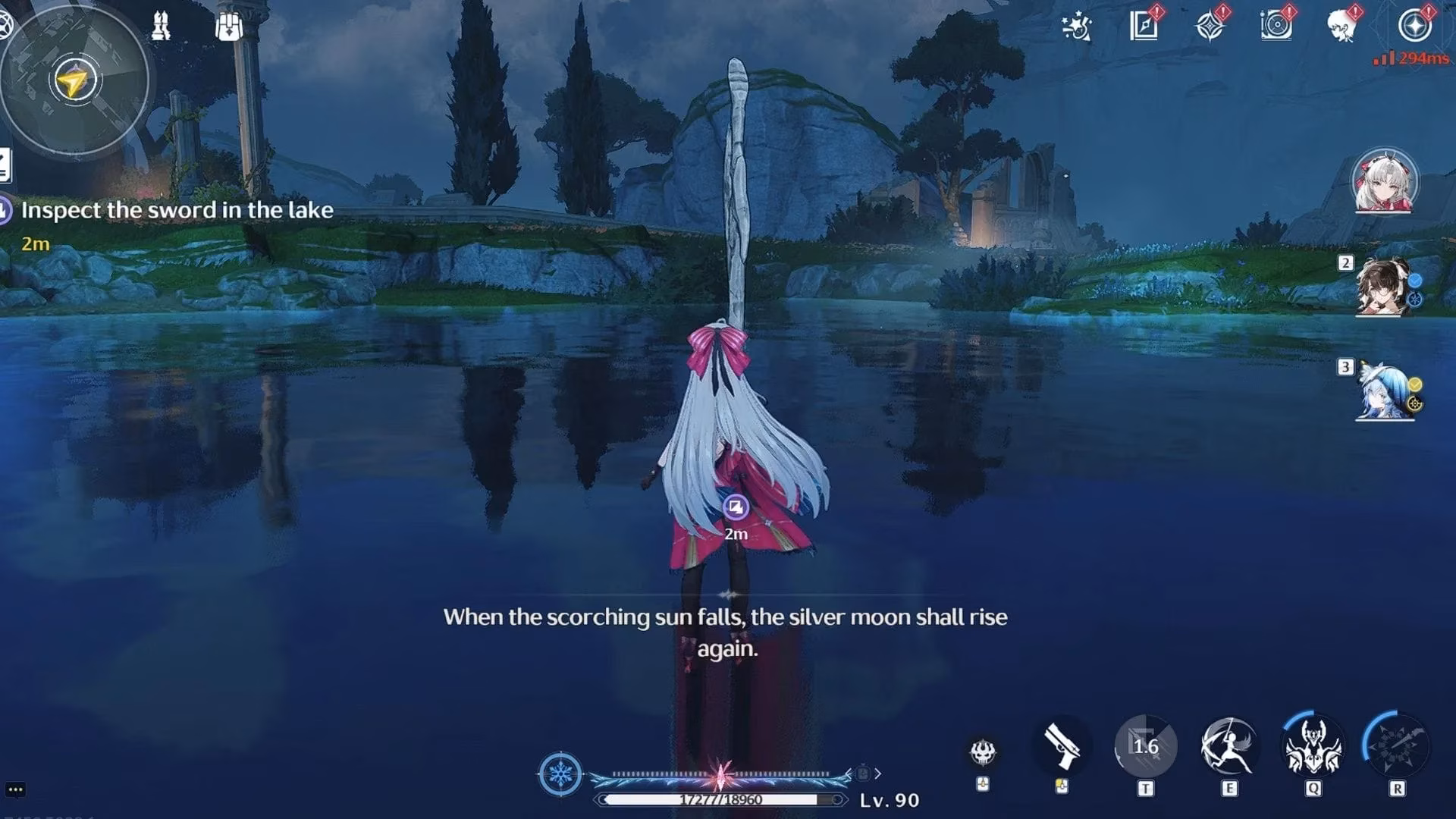
Task: Click the health bar showing 17277/18960
Action: click(722, 798)
